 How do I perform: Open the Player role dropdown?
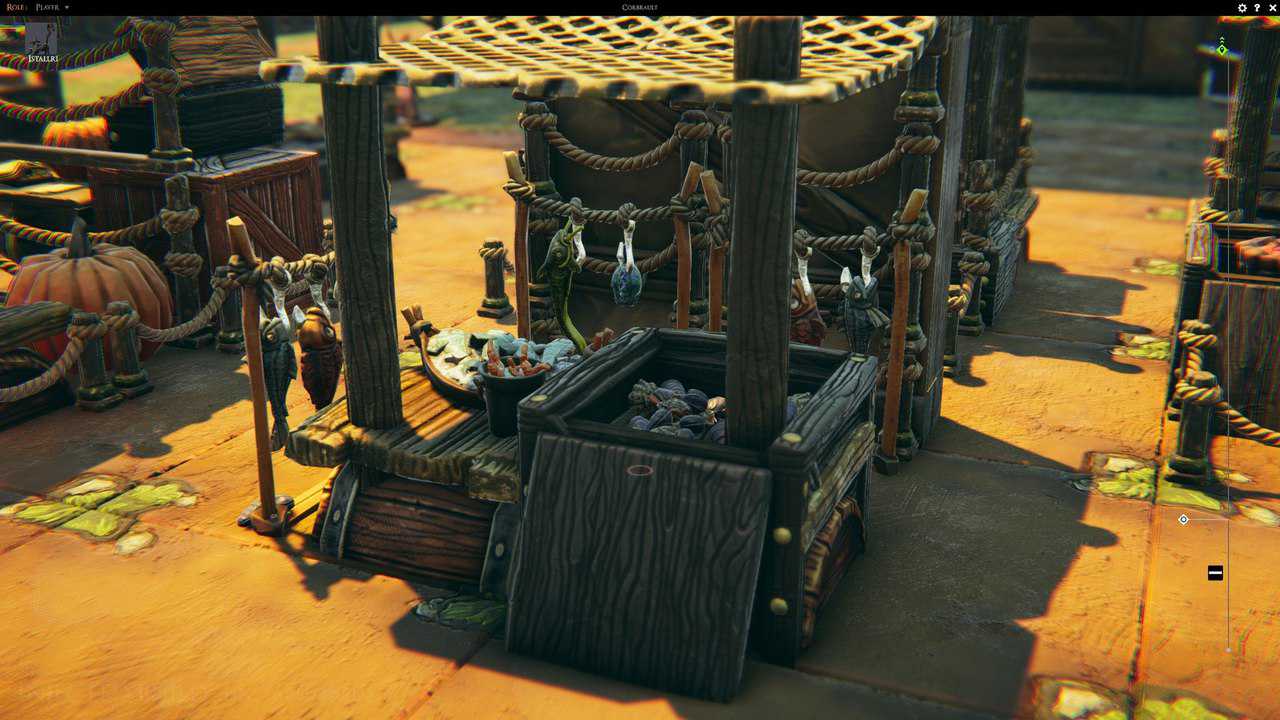[x=45, y=7]
